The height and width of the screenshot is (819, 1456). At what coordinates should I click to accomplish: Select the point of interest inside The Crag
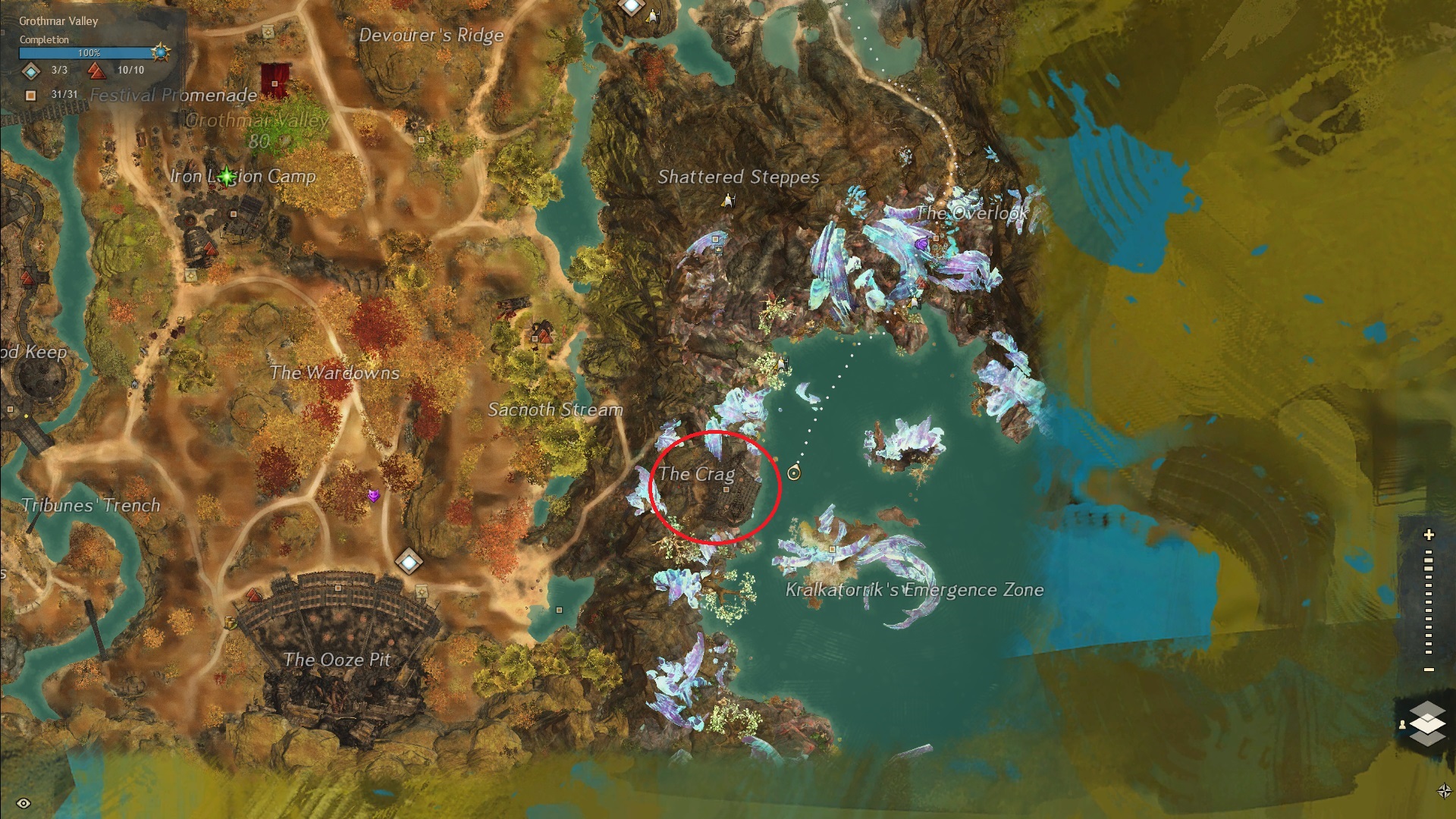[726, 491]
